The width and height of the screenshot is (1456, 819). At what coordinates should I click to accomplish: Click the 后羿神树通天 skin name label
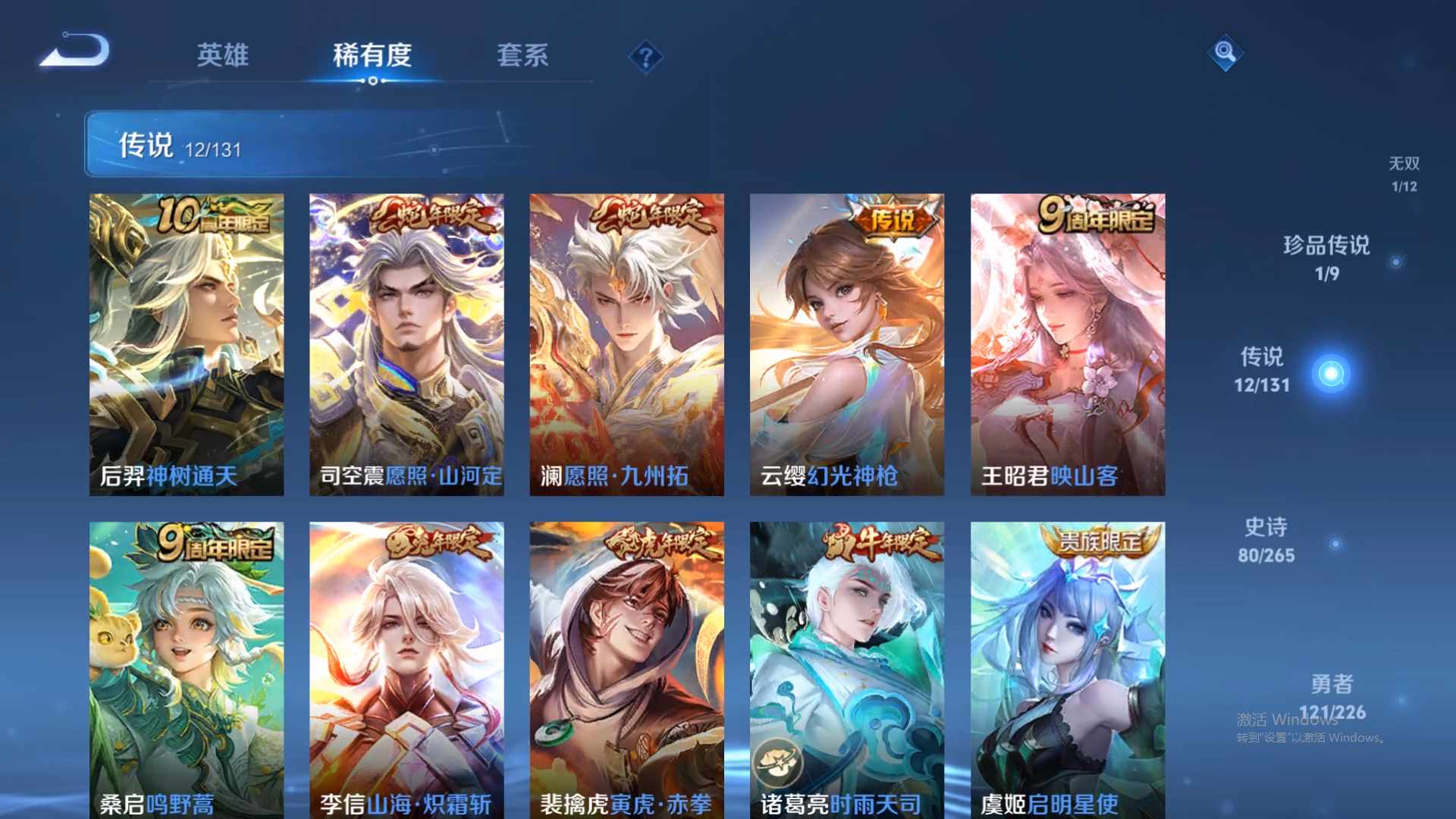pyautogui.click(x=171, y=476)
